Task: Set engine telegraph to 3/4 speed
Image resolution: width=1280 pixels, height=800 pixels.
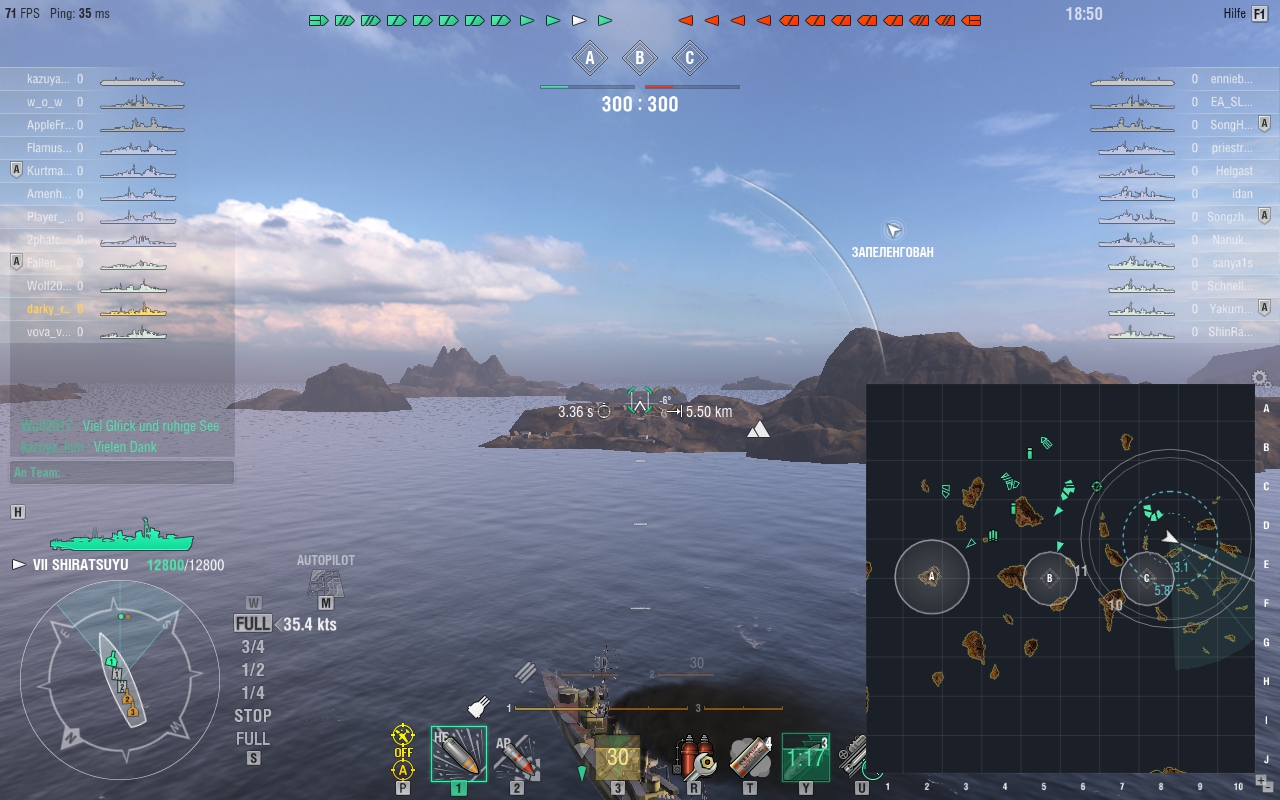Action: 253,647
